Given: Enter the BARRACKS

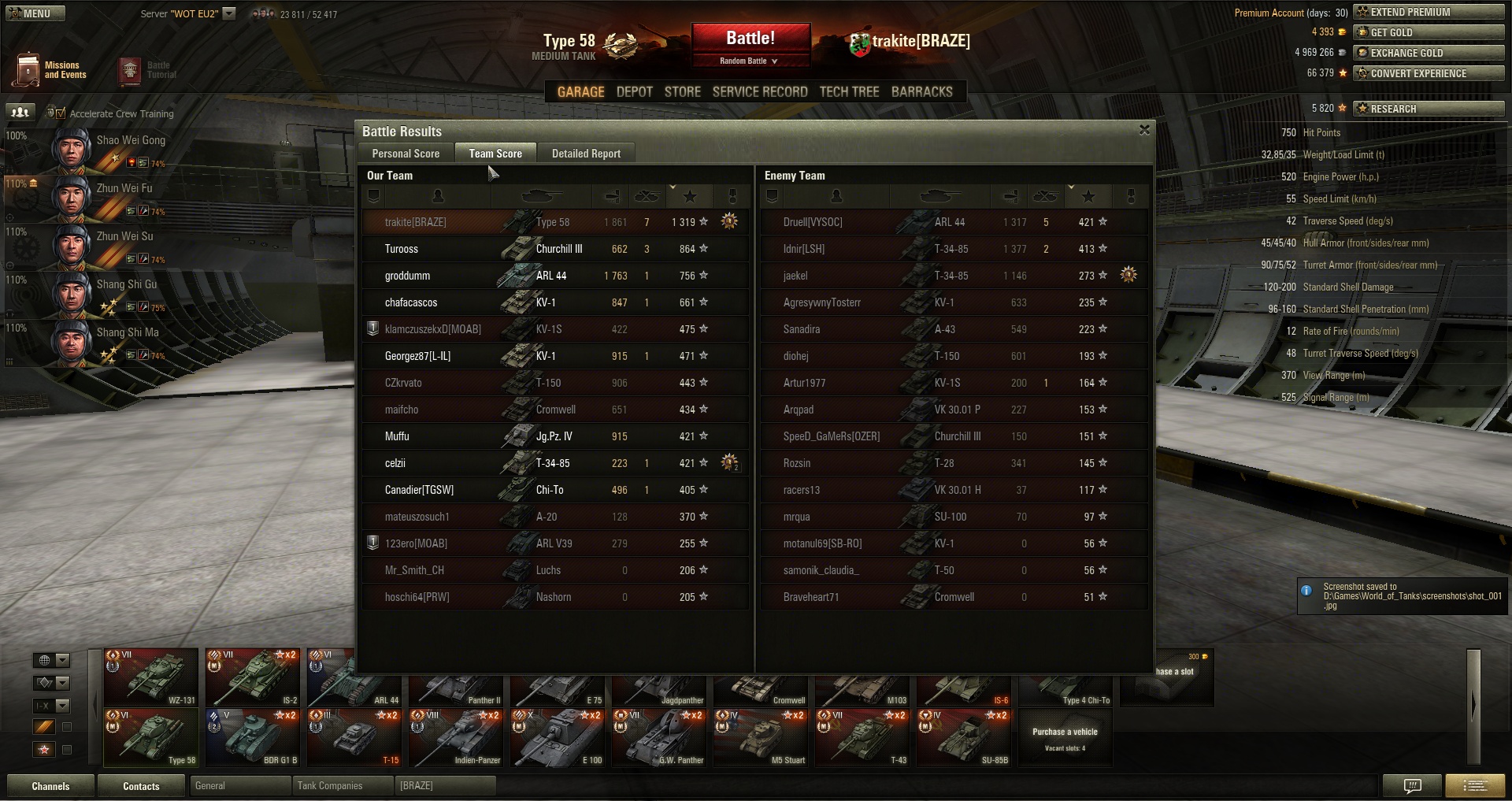Looking at the screenshot, I should pyautogui.click(x=921, y=92).
